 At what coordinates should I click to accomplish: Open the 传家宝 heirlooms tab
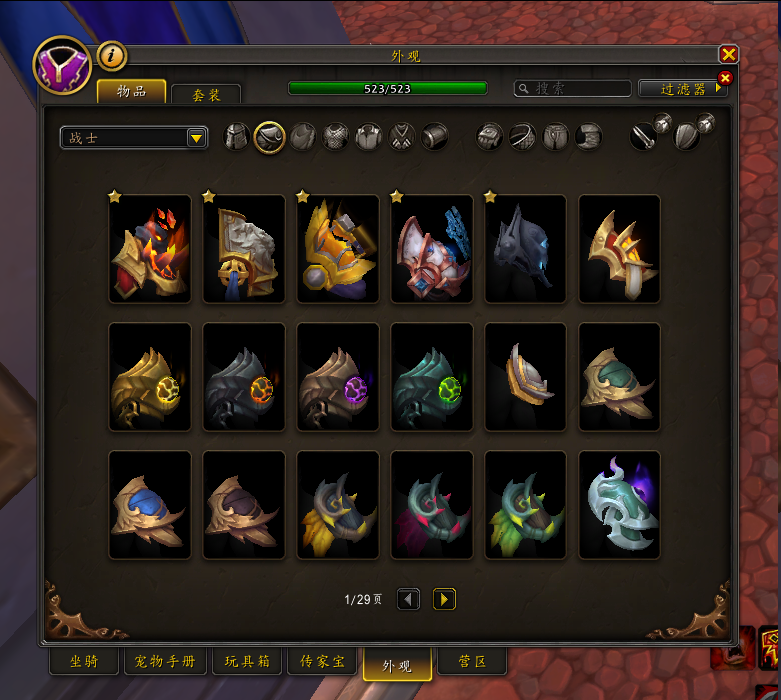322,662
